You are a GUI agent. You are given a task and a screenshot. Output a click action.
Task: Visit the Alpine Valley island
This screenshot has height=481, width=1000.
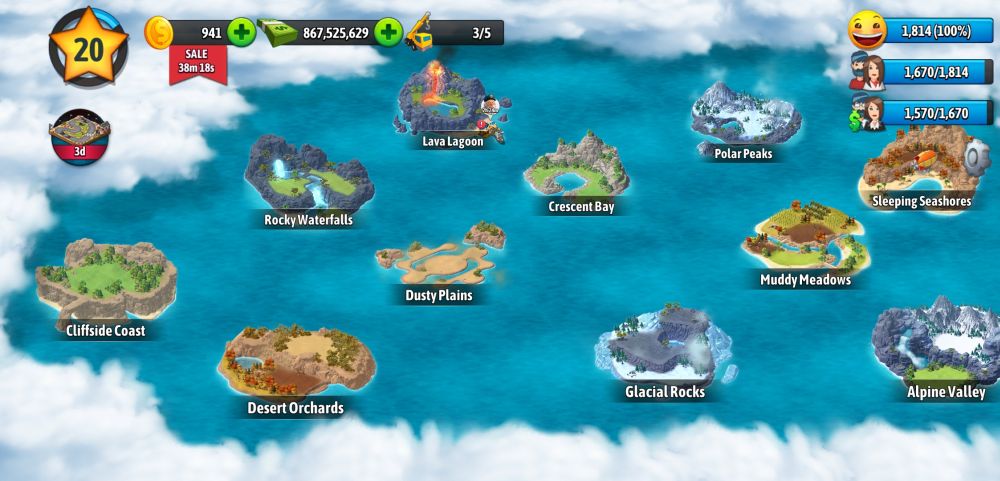click(x=938, y=345)
